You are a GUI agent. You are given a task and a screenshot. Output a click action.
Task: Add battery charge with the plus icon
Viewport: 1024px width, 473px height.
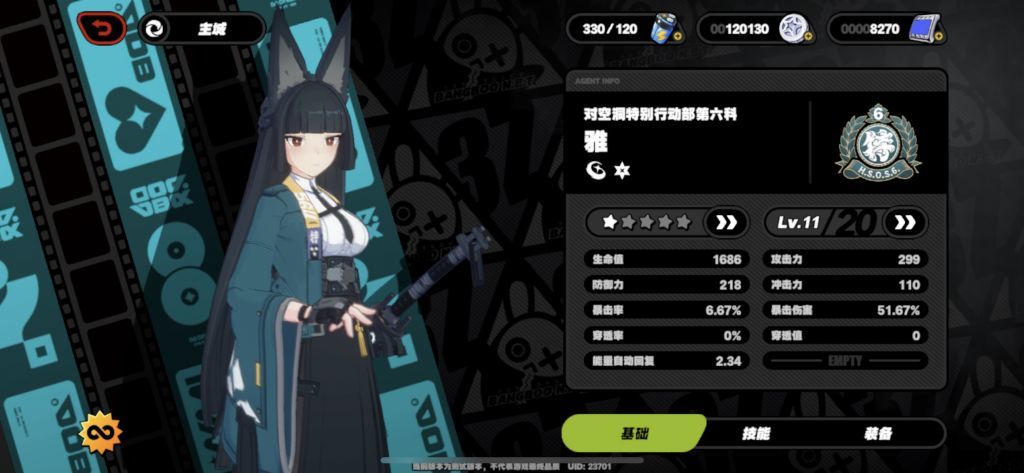tap(678, 37)
